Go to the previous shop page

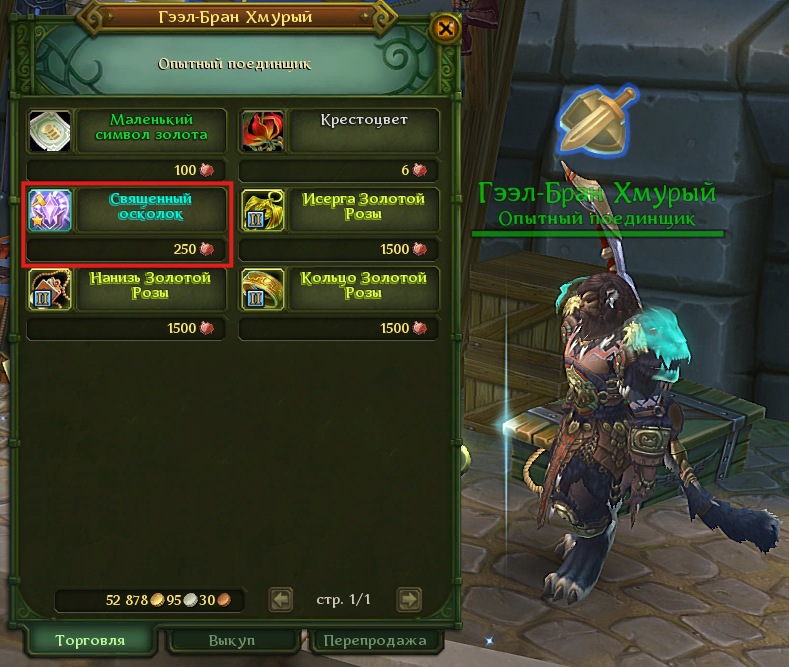point(282,600)
